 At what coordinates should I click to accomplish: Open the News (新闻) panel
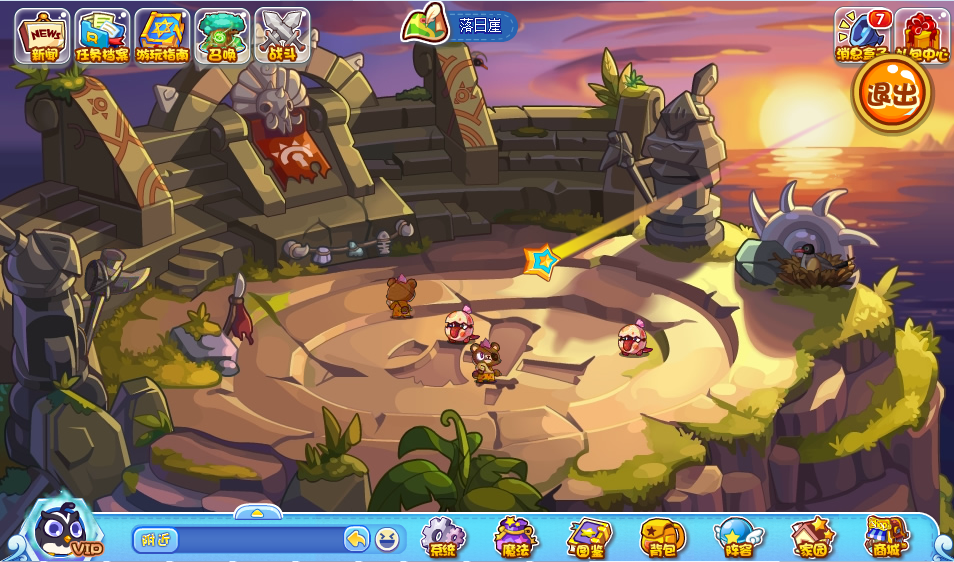(x=43, y=35)
